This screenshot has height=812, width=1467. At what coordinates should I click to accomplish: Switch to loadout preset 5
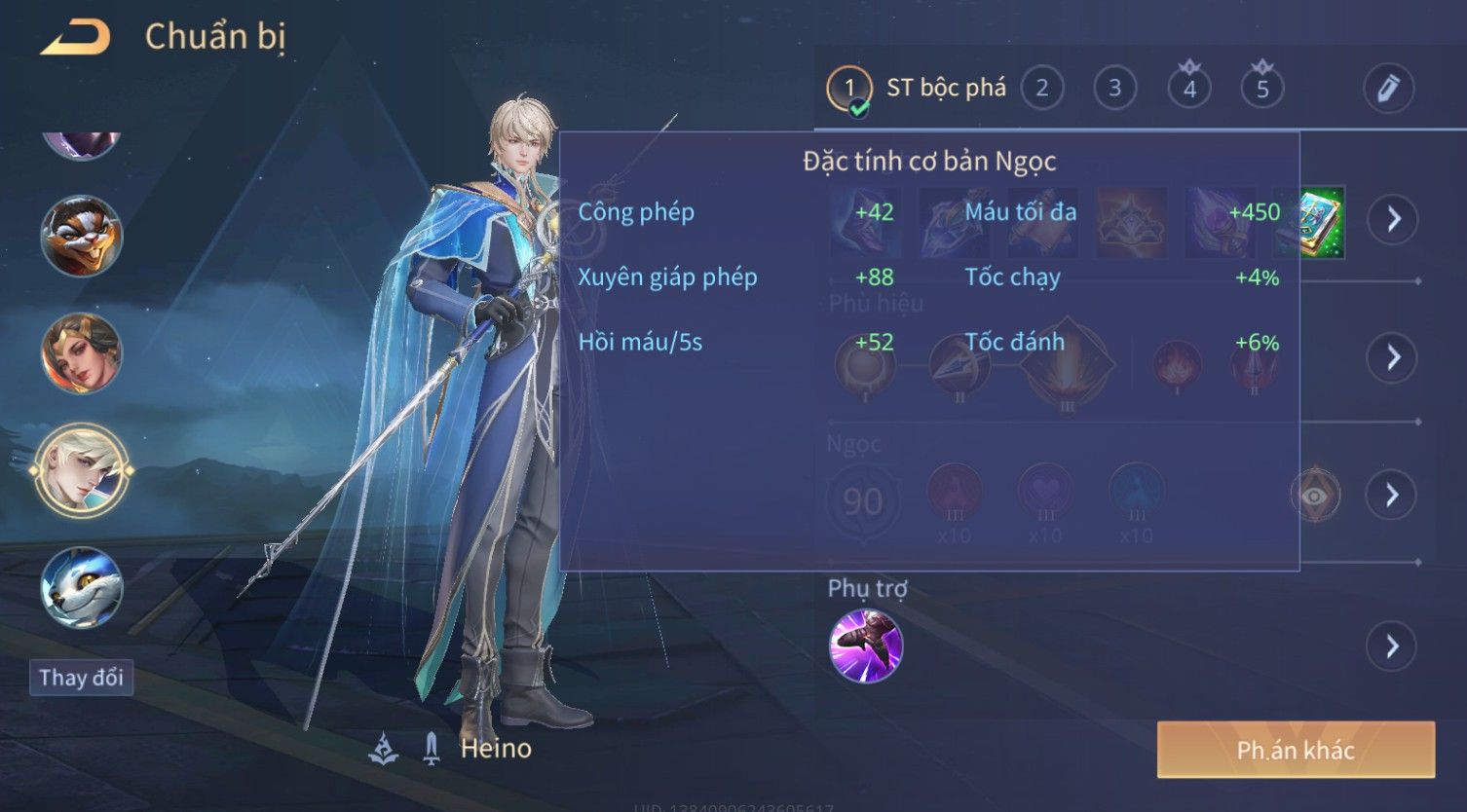1261,89
